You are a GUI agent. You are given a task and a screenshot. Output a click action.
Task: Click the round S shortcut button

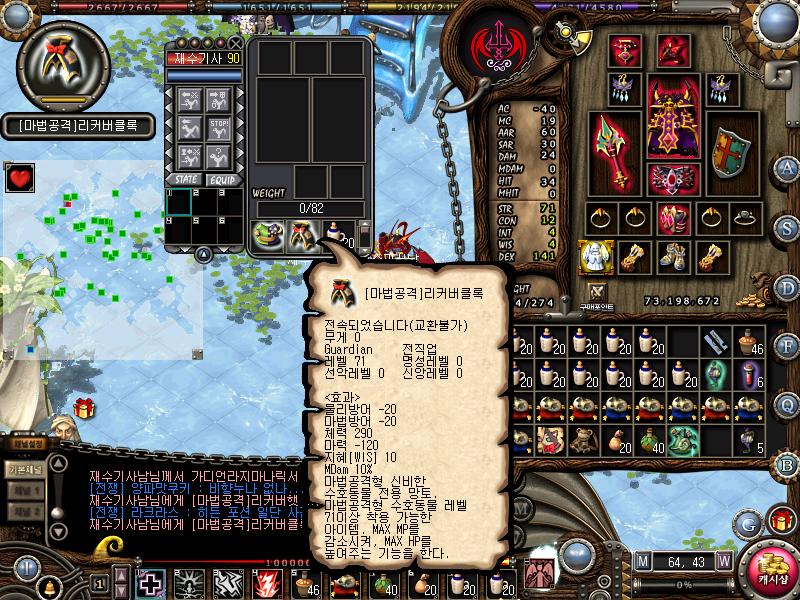pyautogui.click(x=787, y=227)
